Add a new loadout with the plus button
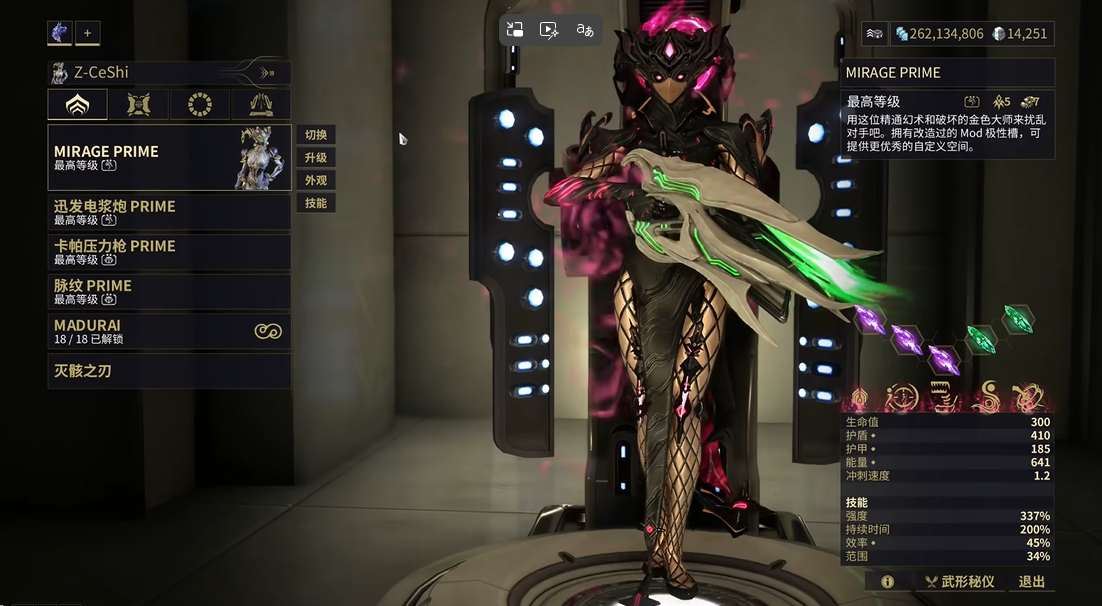 point(87,33)
